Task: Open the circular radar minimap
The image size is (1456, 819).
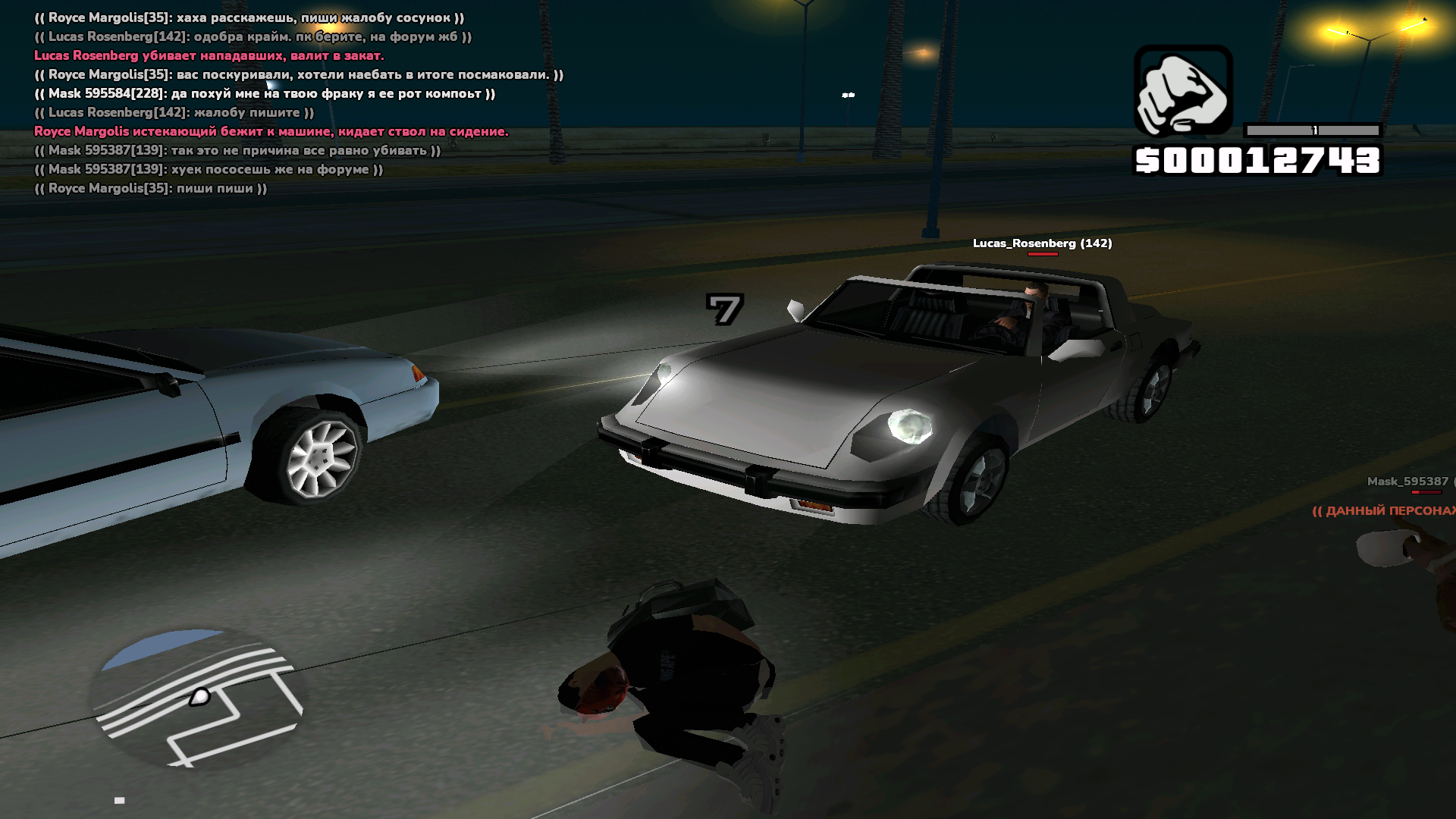Action: [x=199, y=698]
